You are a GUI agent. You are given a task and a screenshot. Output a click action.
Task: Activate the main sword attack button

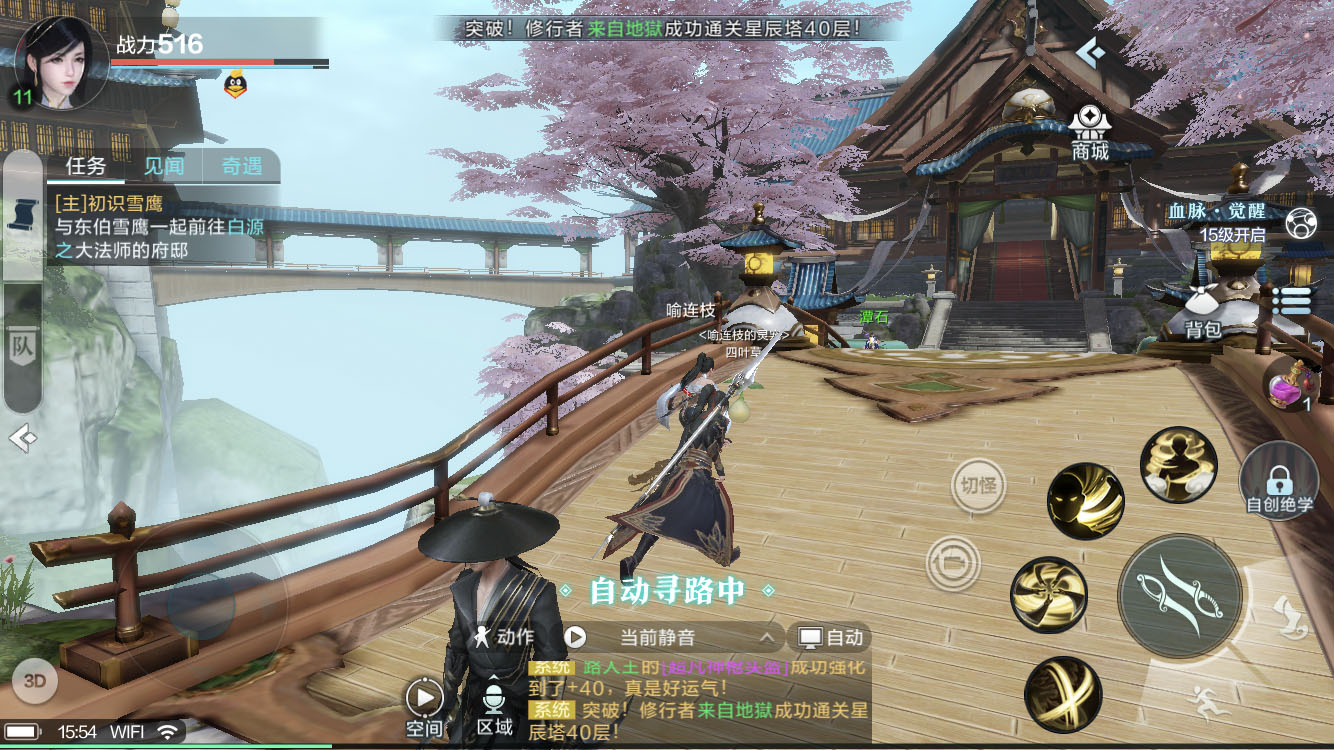click(x=1180, y=596)
